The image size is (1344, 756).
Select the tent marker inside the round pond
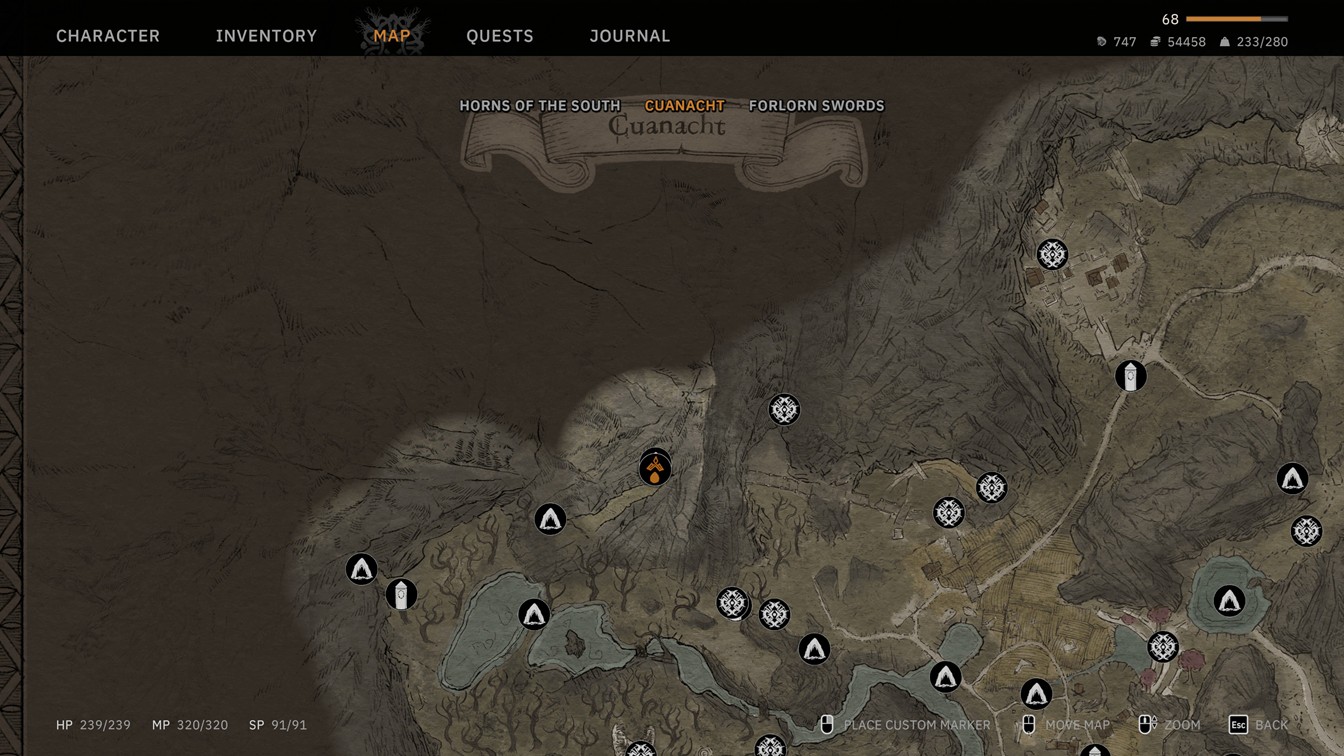coord(1229,600)
